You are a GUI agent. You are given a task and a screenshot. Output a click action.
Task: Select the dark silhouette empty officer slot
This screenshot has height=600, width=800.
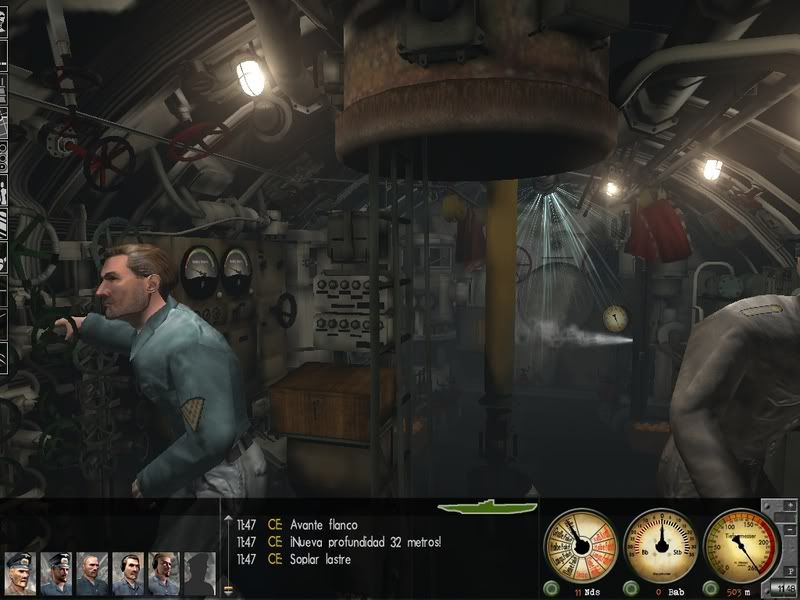[x=199, y=572]
